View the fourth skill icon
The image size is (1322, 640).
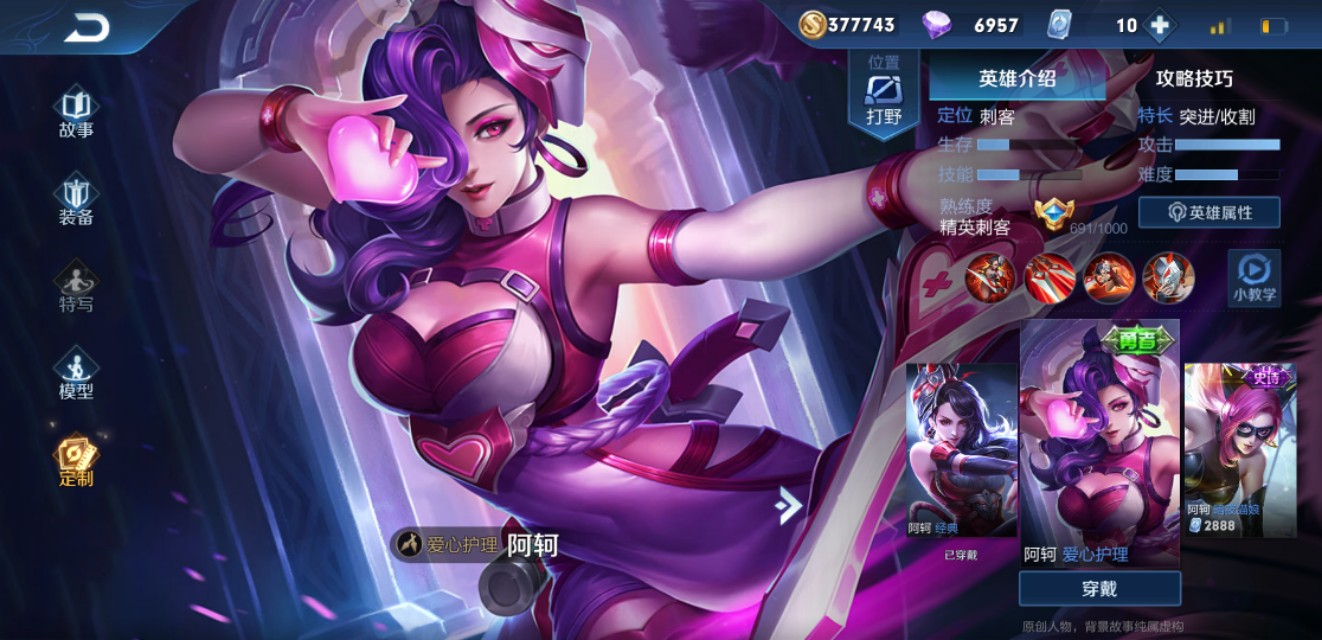(x=1168, y=277)
